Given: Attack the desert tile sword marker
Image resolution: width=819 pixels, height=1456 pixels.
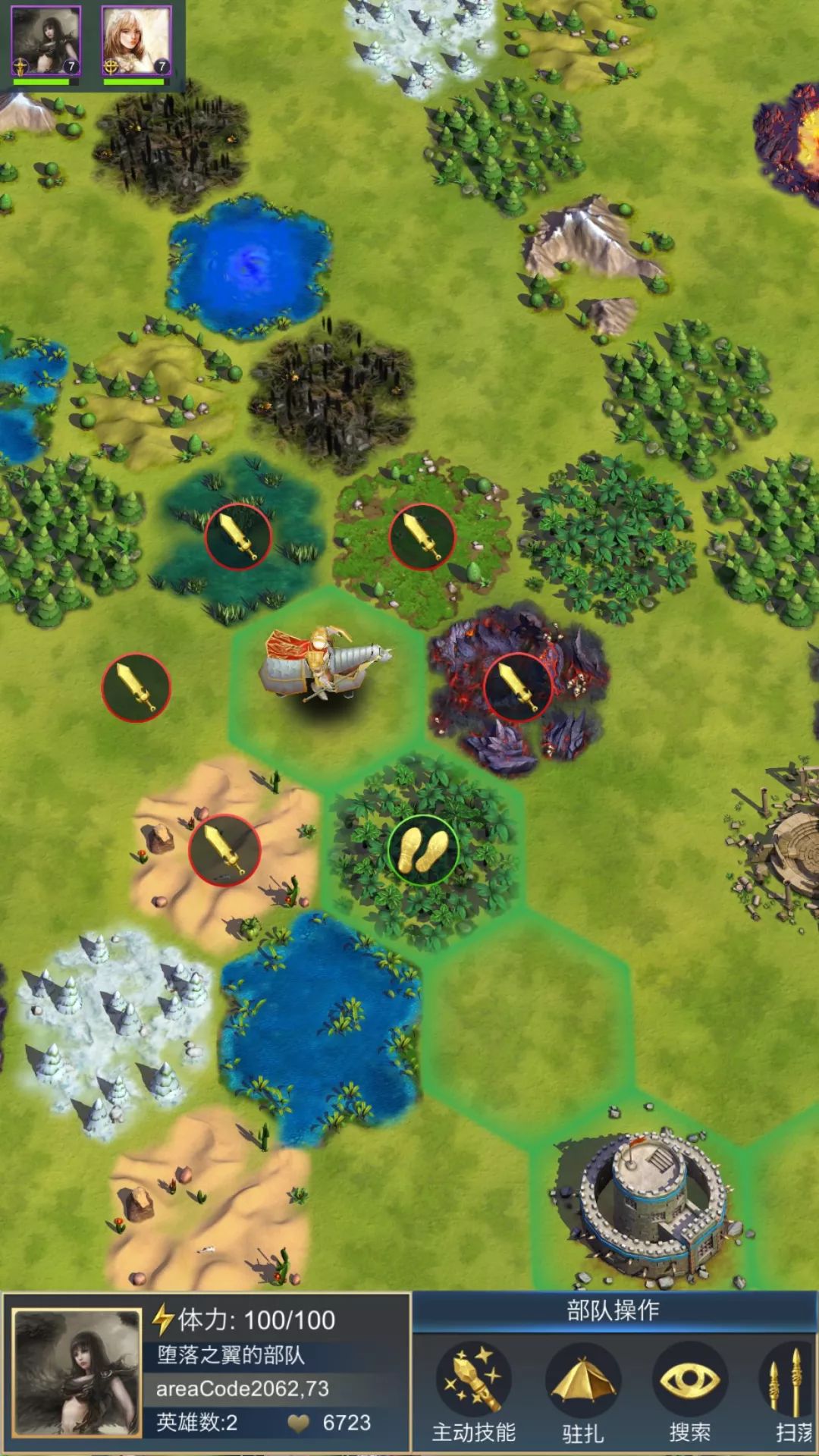Looking at the screenshot, I should coord(224,850).
